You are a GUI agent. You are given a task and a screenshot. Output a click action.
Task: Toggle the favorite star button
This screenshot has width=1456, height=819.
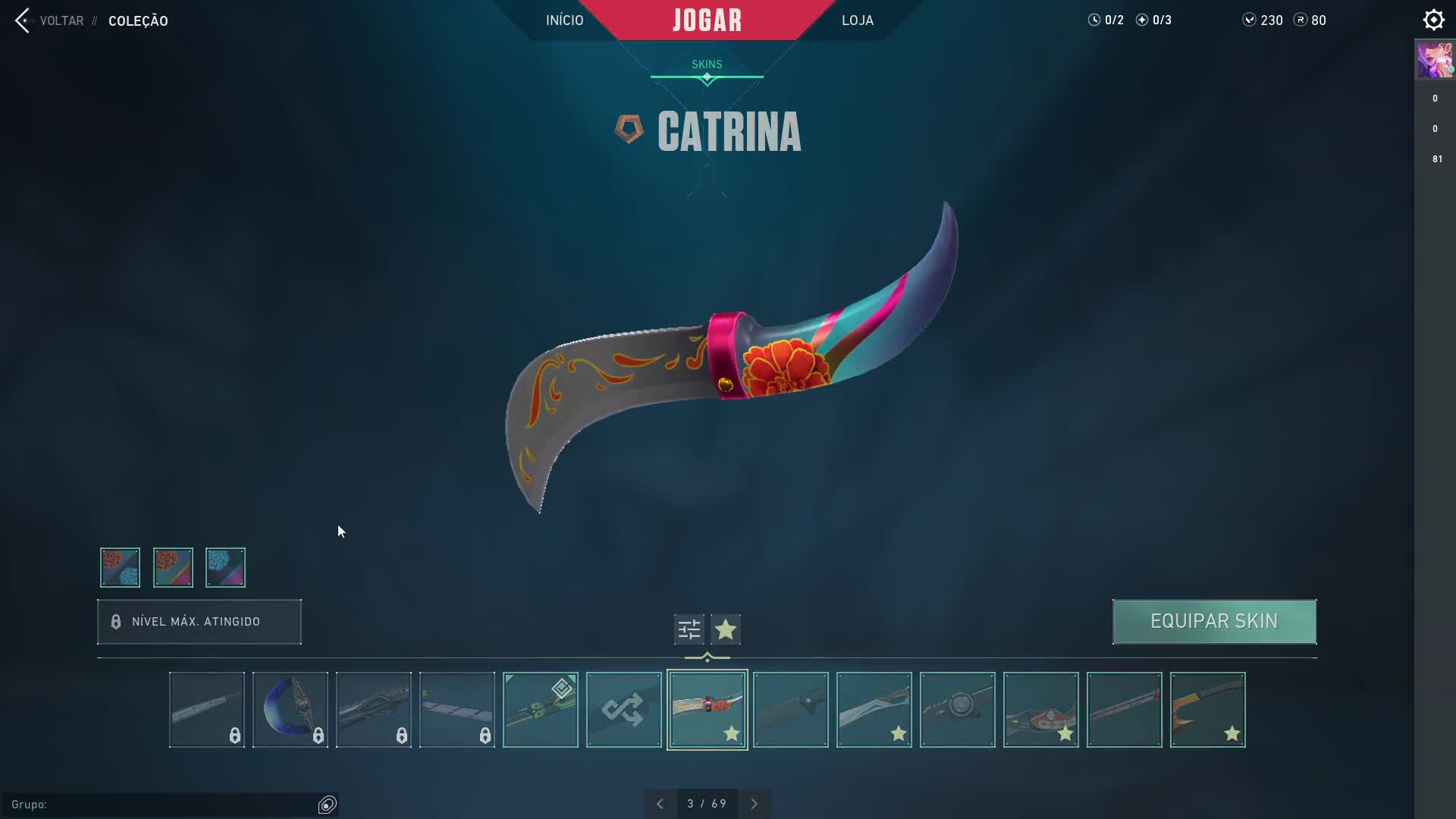pos(726,629)
